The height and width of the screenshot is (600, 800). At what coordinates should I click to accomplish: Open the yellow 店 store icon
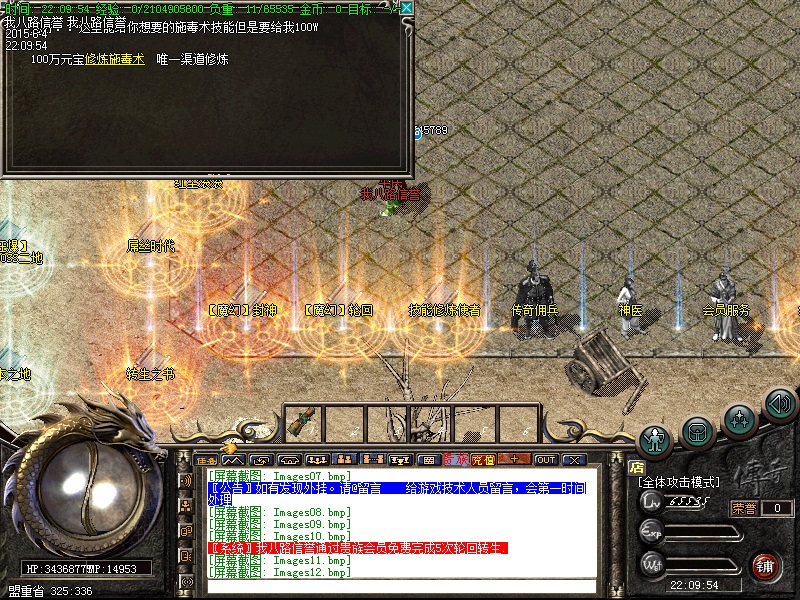click(637, 467)
